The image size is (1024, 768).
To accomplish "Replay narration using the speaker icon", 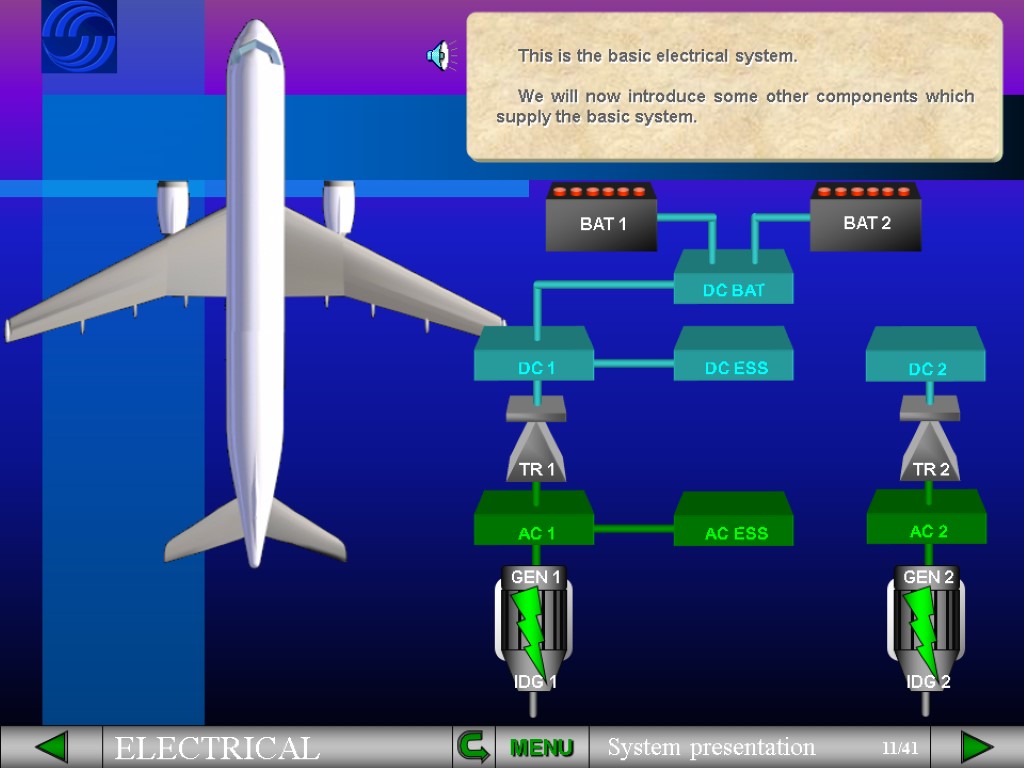I will coord(438,57).
